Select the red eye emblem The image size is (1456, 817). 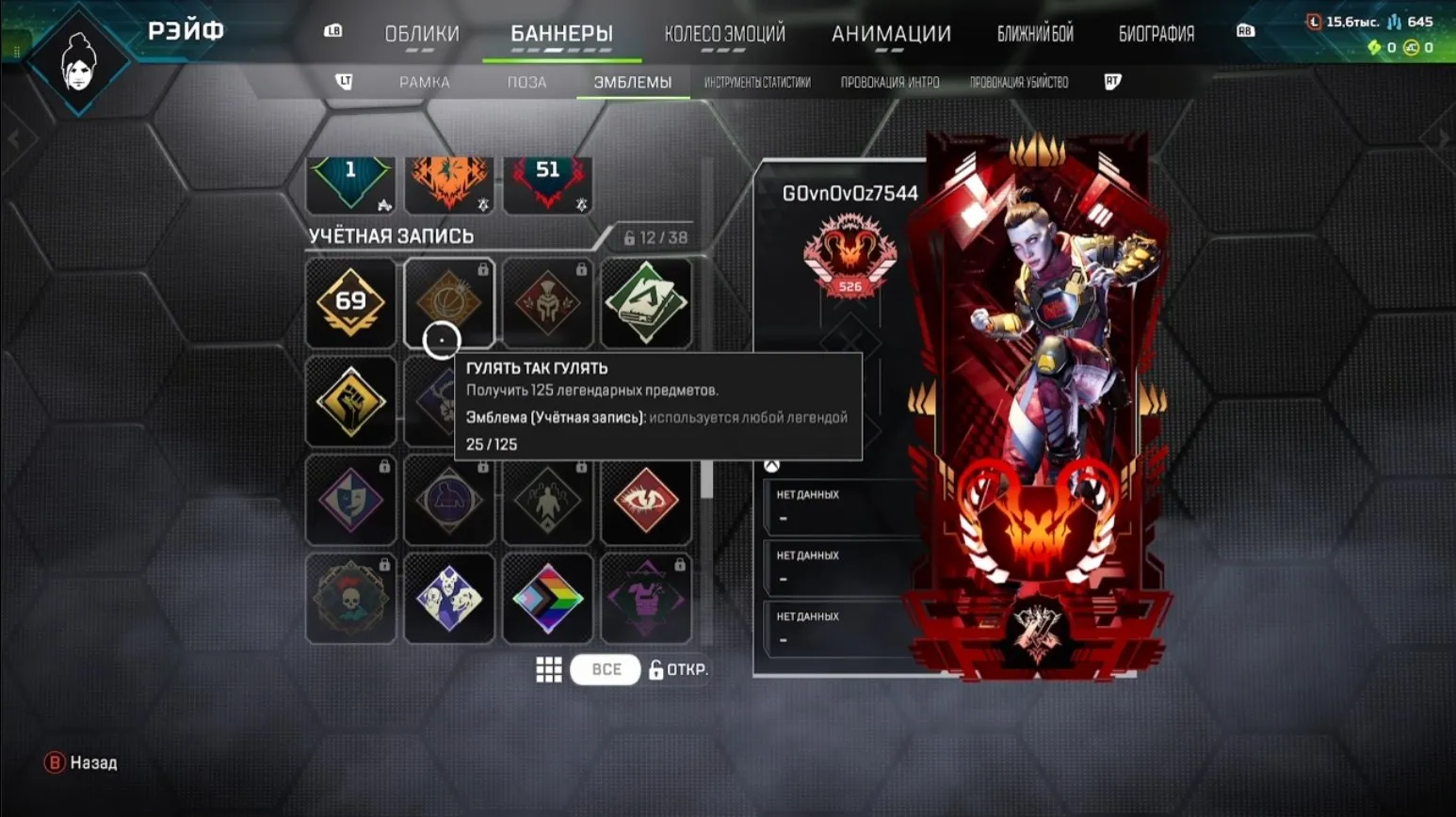coord(647,500)
